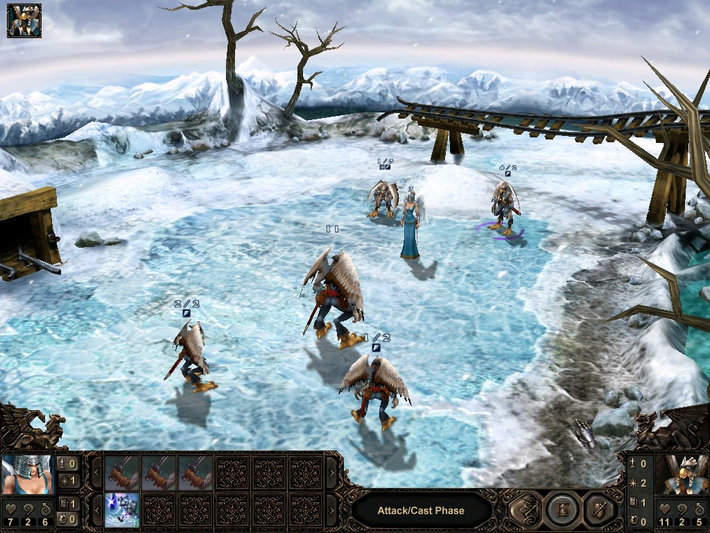Page the lower card row to the left
Screen dimensions: 710x533
pos(96,509)
